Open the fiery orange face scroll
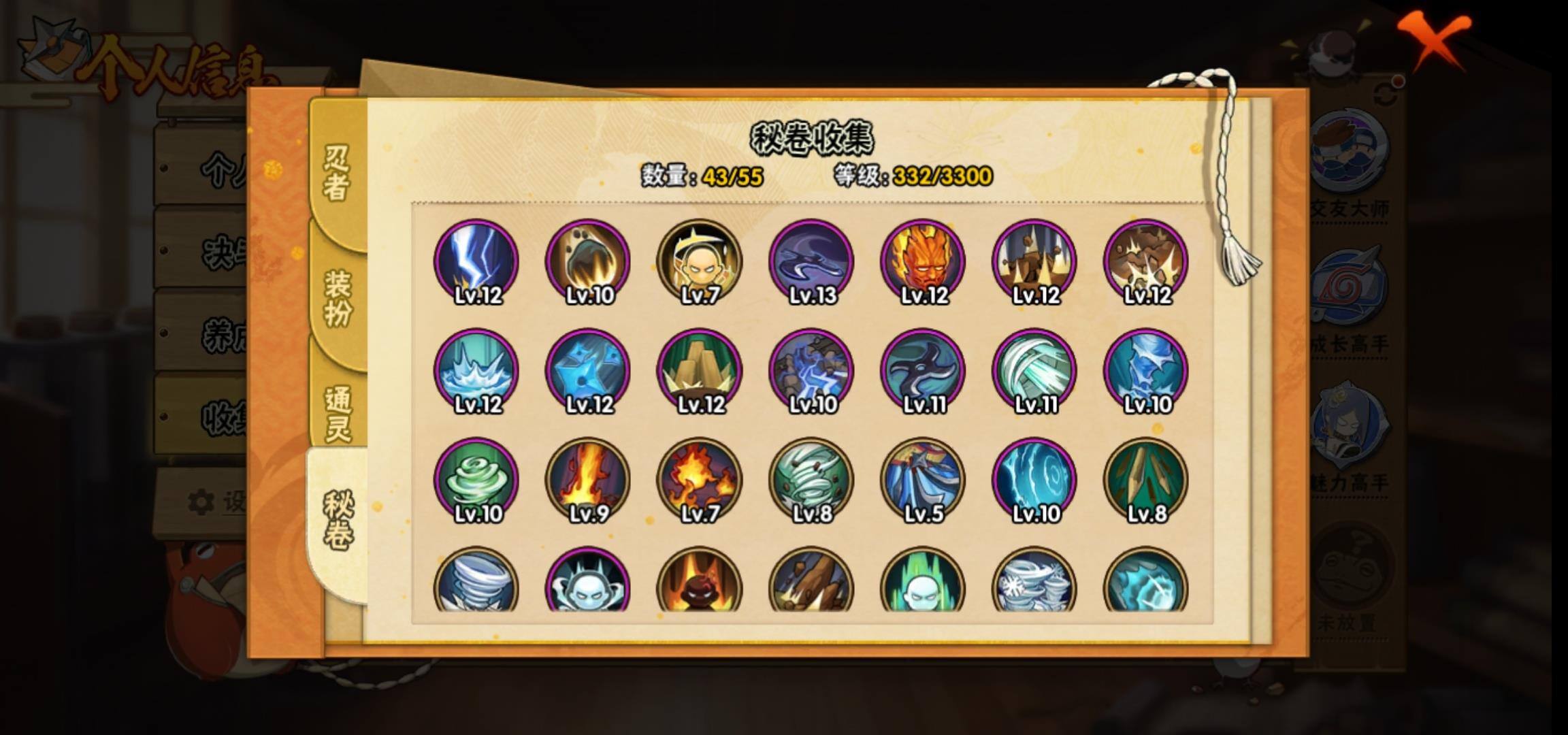 [923, 261]
